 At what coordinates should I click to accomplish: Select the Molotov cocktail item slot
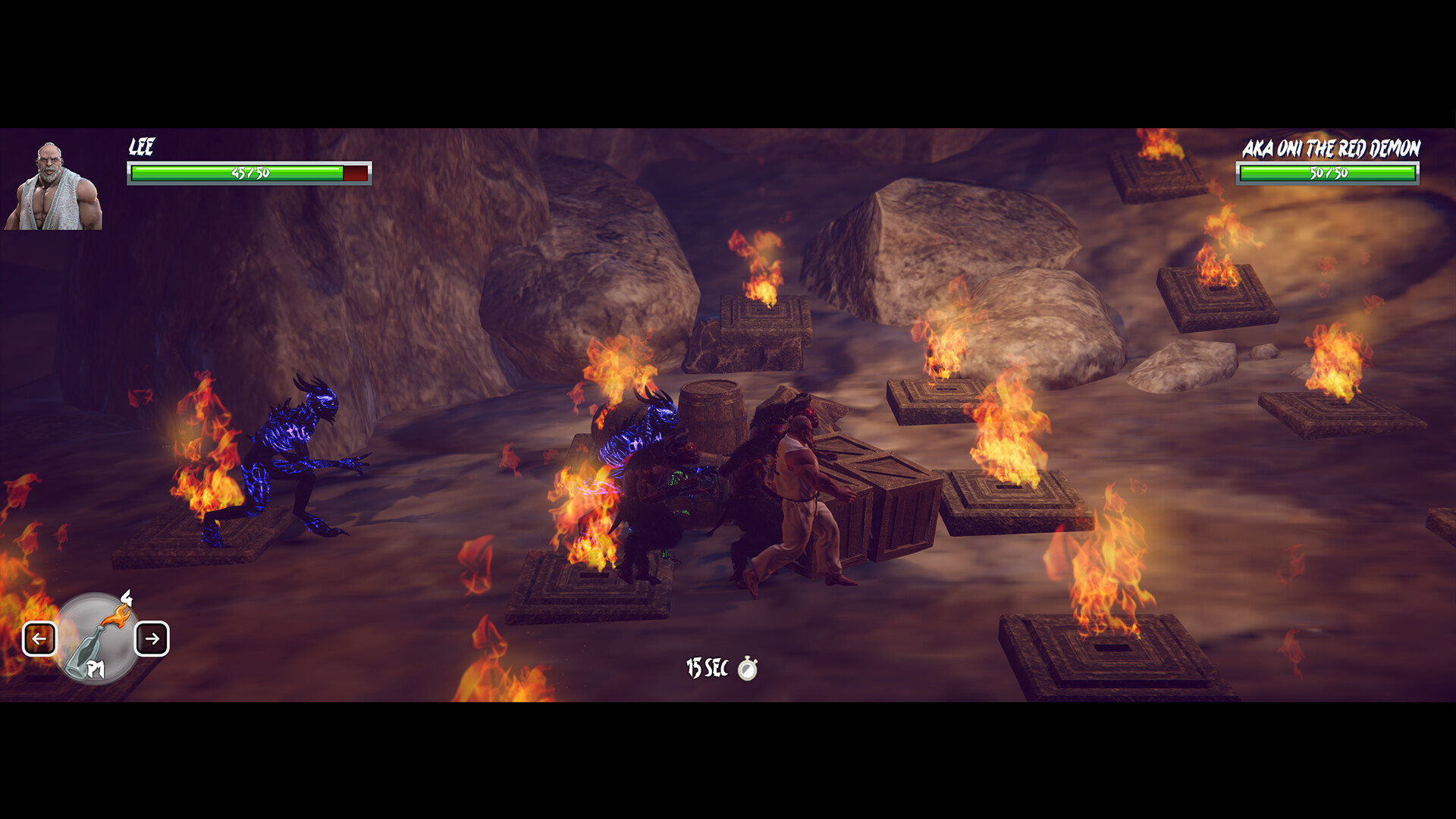96,639
